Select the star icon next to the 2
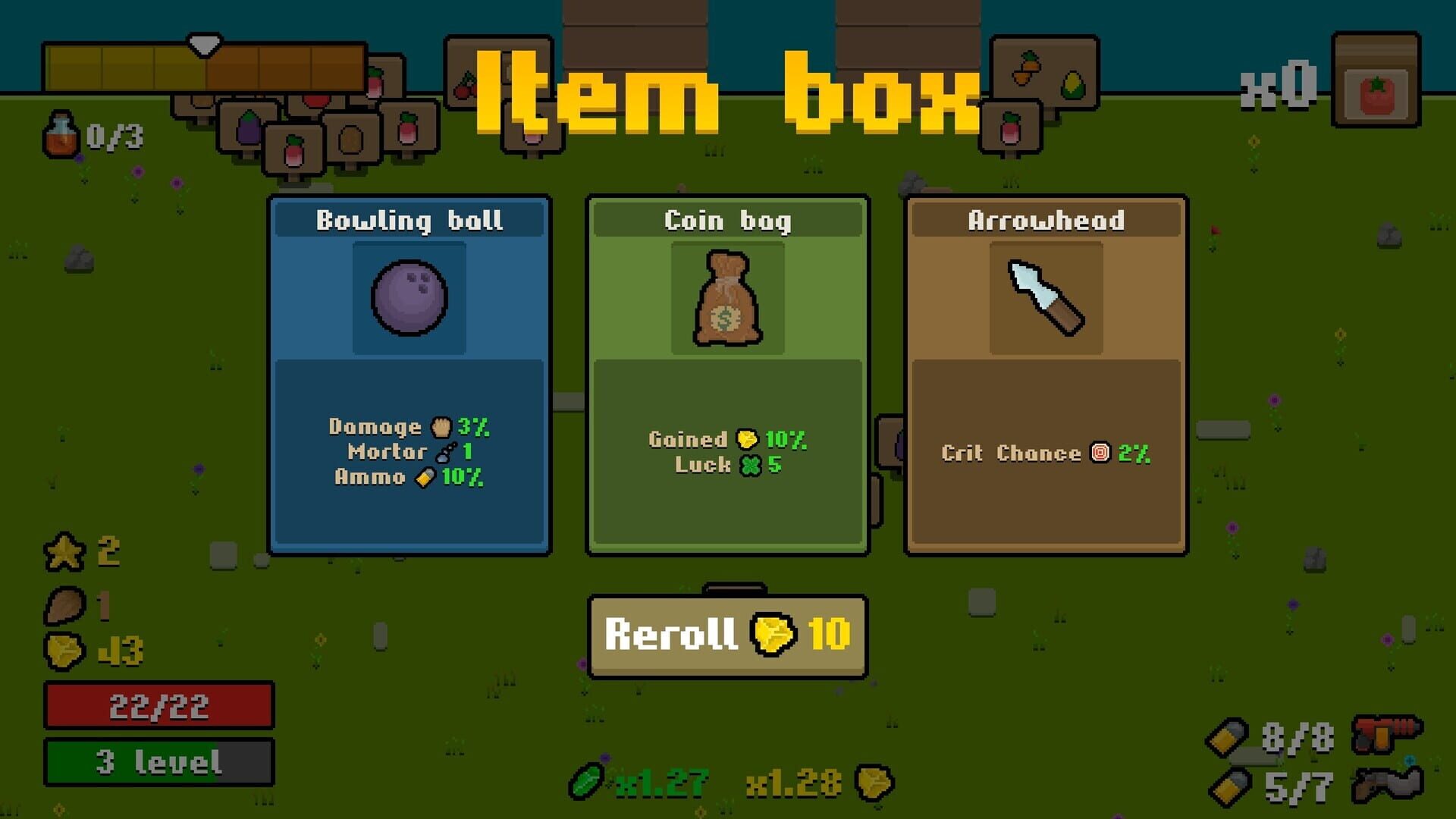 tap(64, 551)
